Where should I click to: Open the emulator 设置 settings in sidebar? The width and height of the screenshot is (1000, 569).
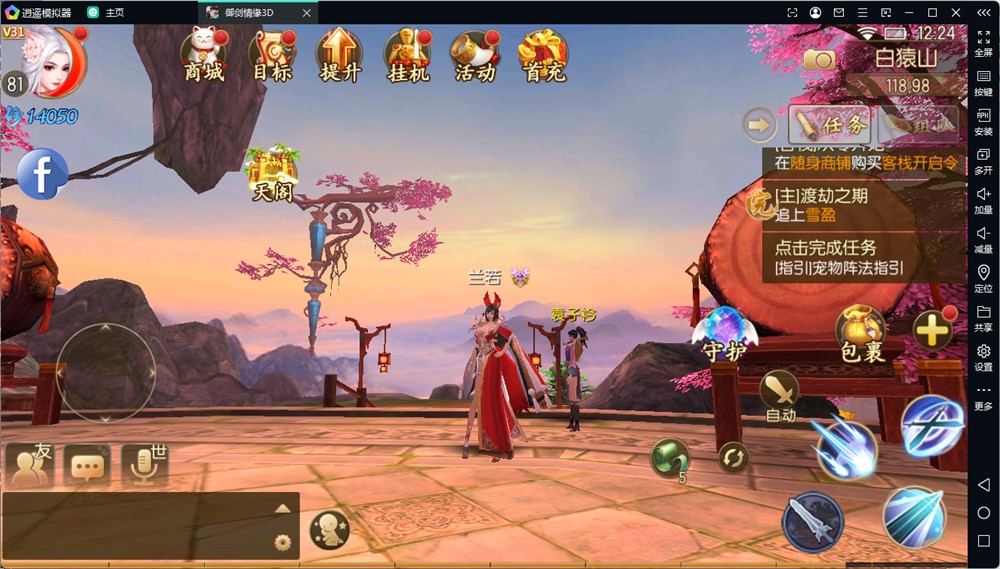983,357
